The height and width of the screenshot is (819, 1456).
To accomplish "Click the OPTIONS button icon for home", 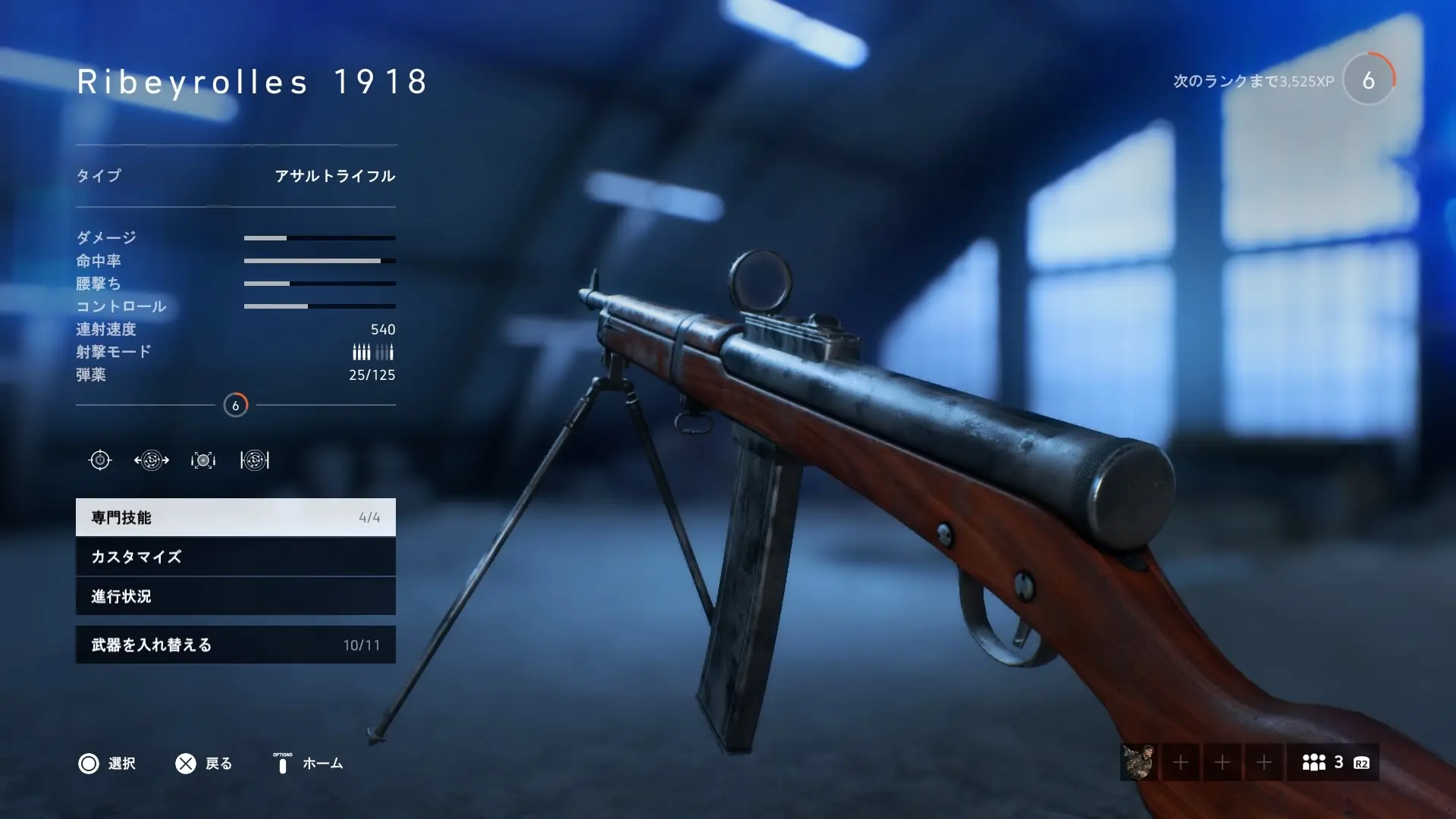I will click(281, 764).
